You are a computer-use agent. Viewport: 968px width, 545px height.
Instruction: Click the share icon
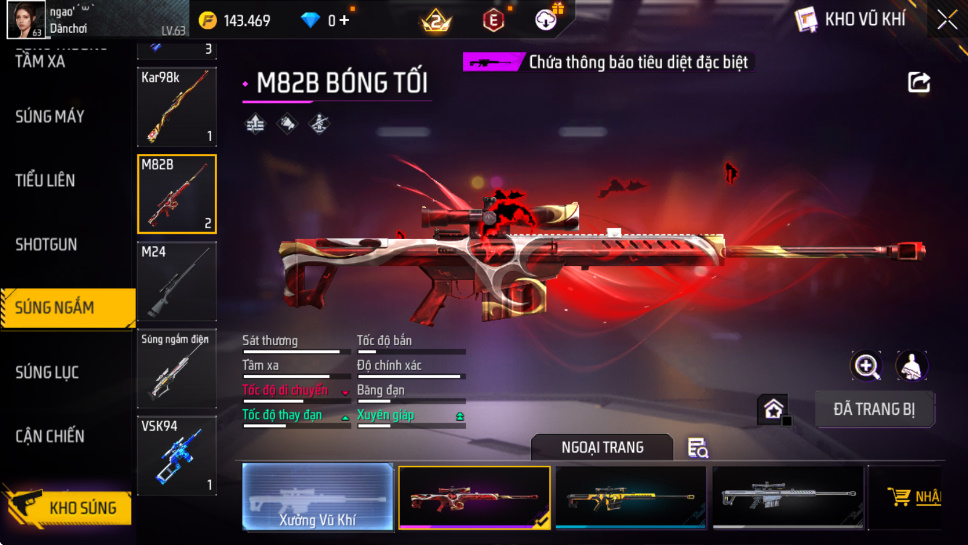click(x=919, y=83)
